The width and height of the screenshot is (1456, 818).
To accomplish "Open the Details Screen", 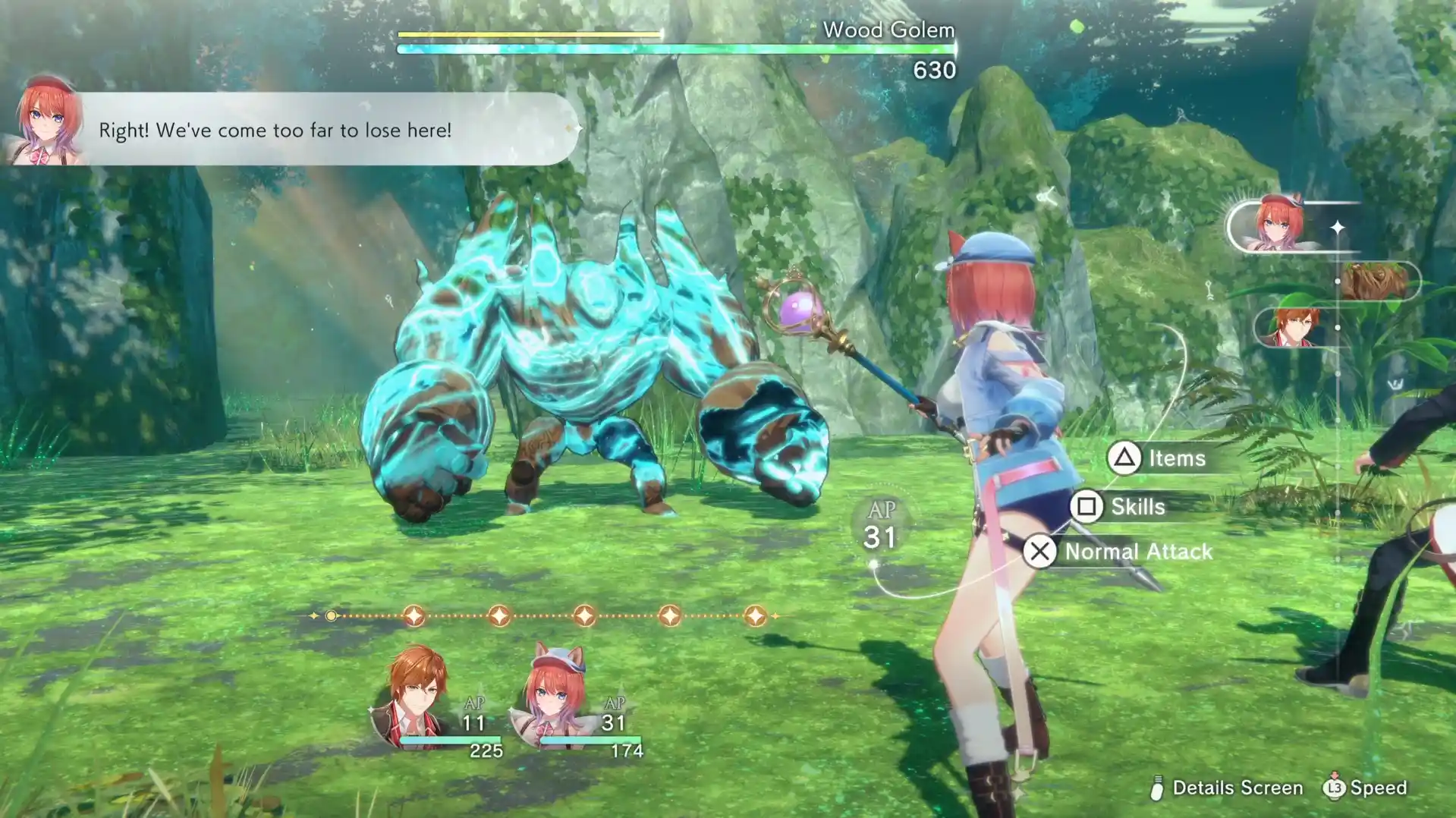I will pos(1226,788).
